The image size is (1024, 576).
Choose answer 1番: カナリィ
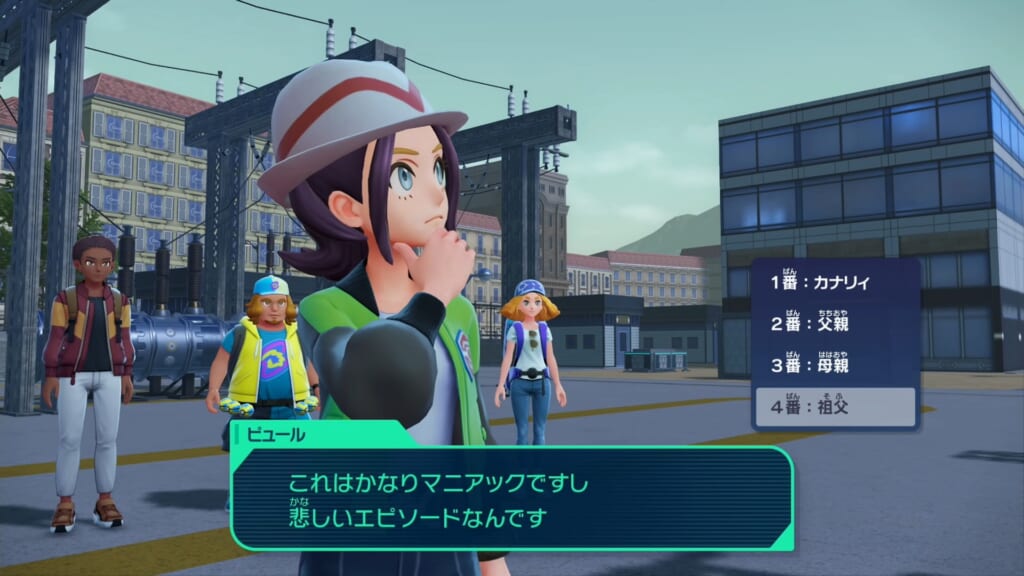[x=834, y=283]
